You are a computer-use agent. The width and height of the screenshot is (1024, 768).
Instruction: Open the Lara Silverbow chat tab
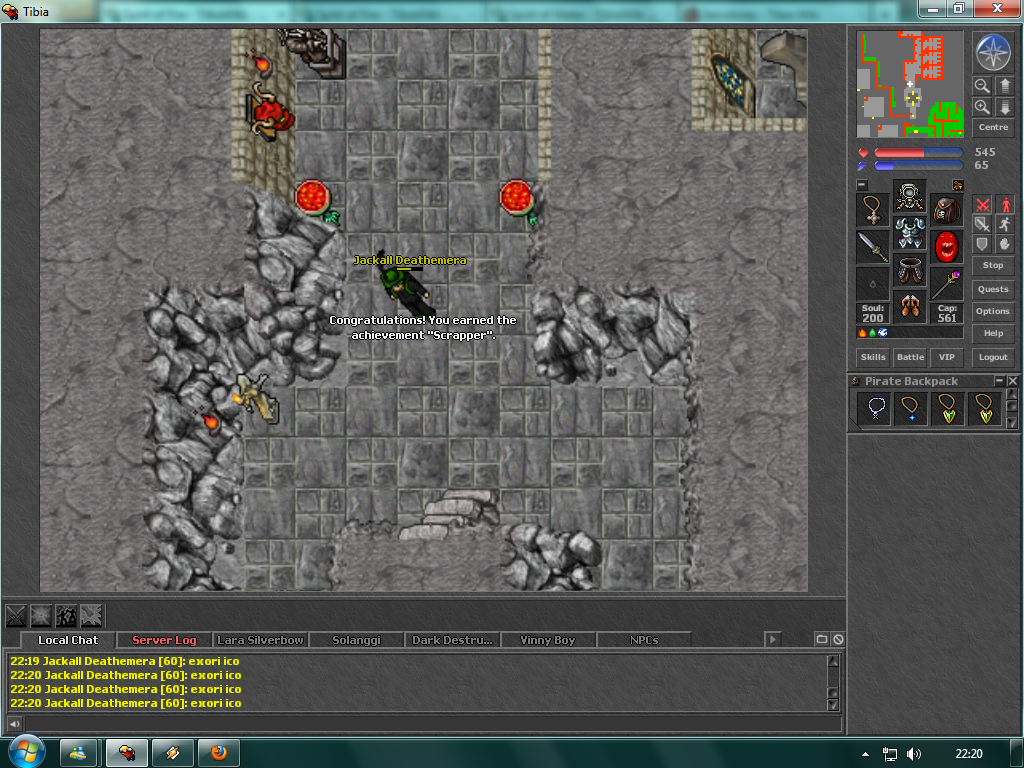260,640
